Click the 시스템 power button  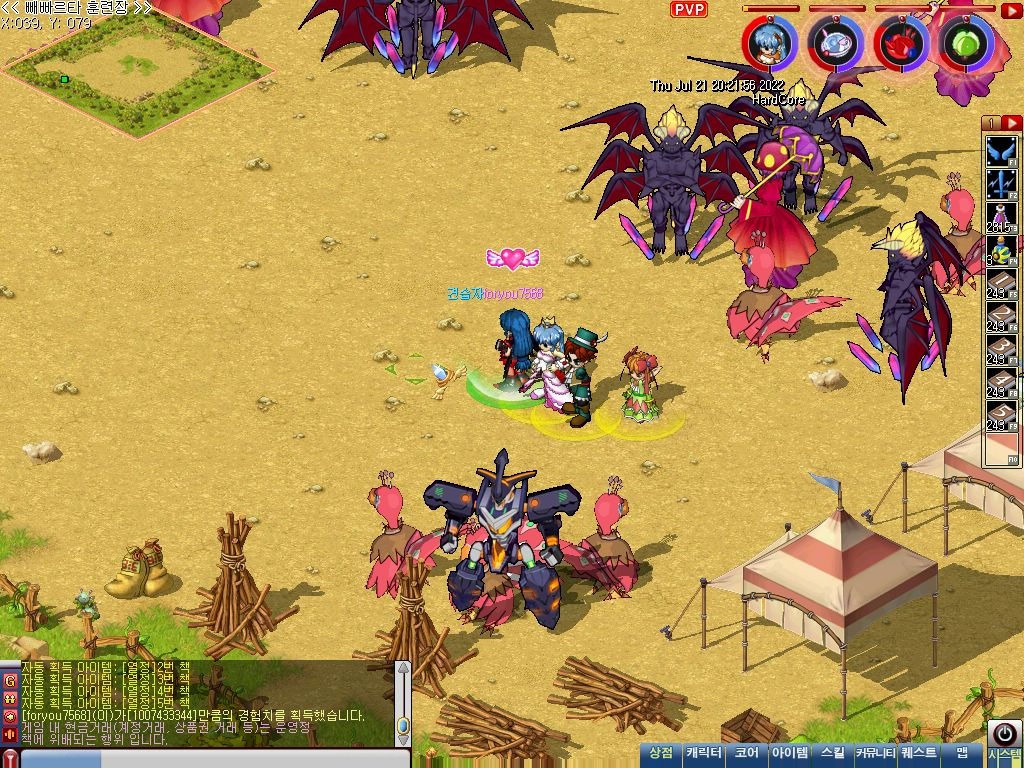point(1003,733)
